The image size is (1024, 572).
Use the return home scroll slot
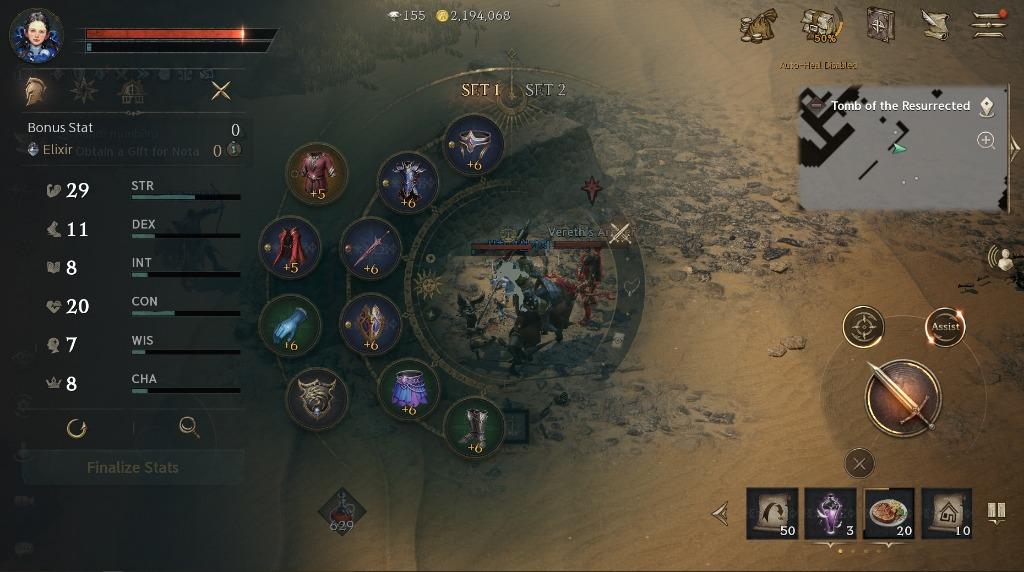pos(946,513)
